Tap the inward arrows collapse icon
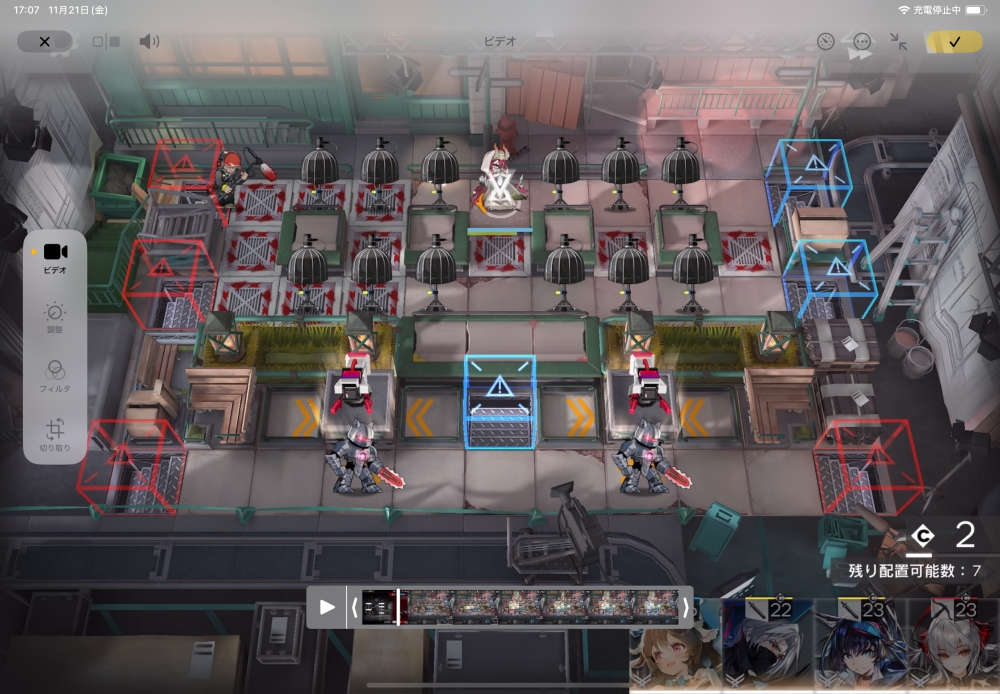The height and width of the screenshot is (694, 1000). [899, 42]
